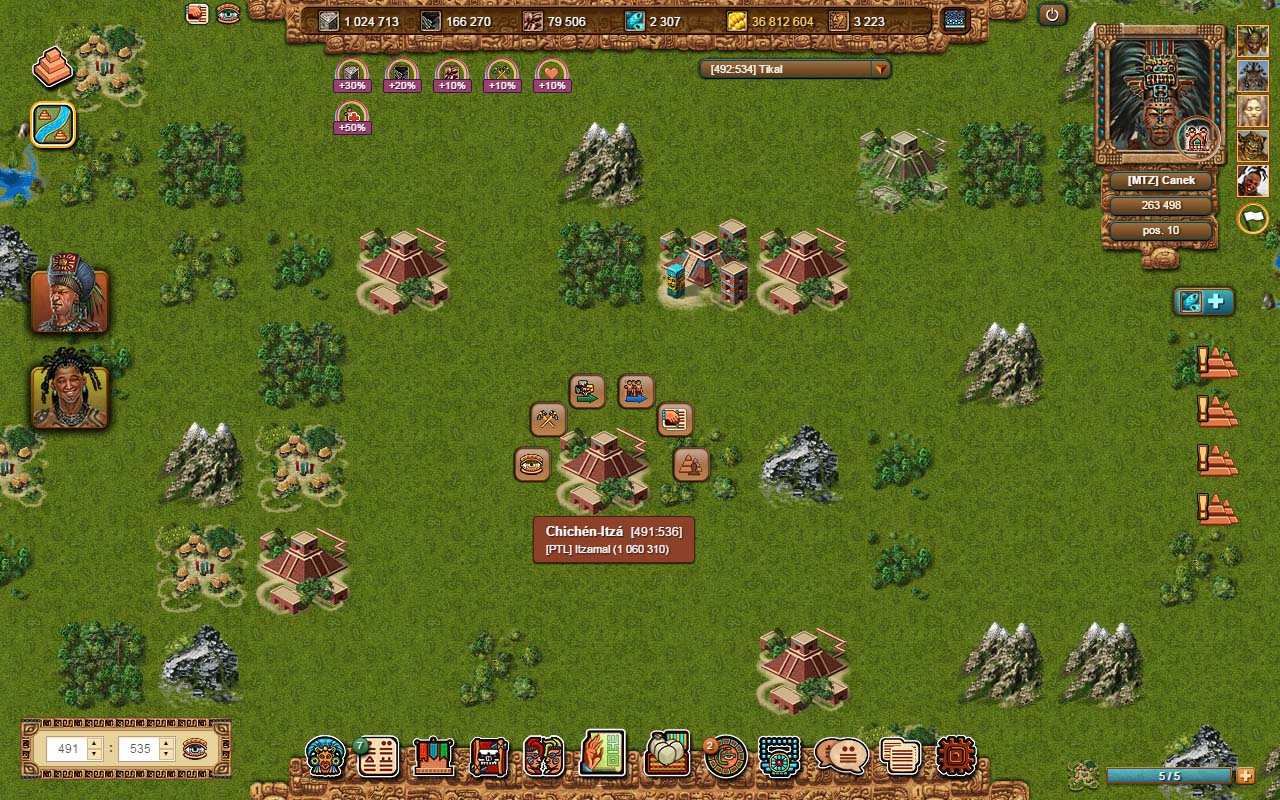This screenshot has width=1280, height=800.
Task: Open the skull scroll in bottom toolbar
Action: tap(489, 757)
